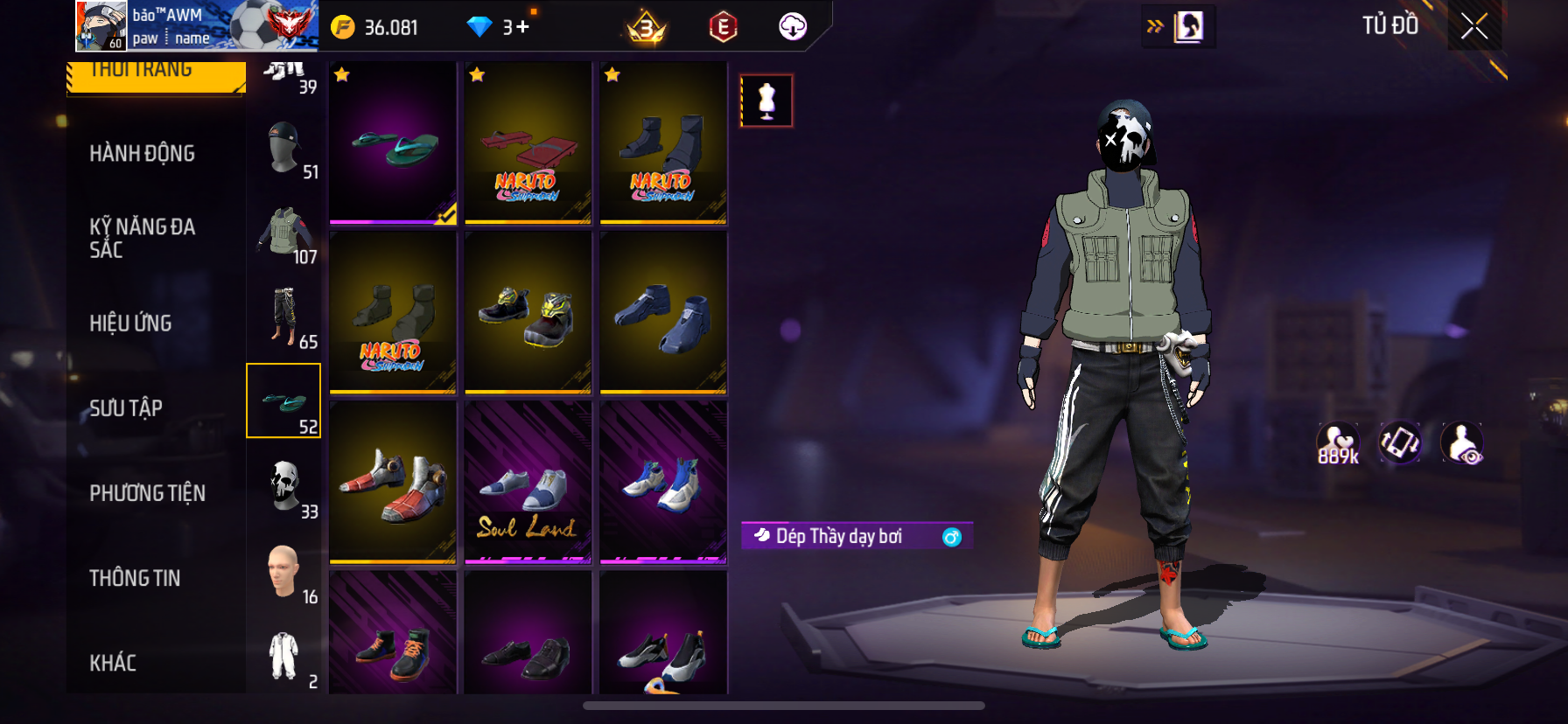Select the mask category with 51 items
1568x724 pixels.
[x=285, y=149]
